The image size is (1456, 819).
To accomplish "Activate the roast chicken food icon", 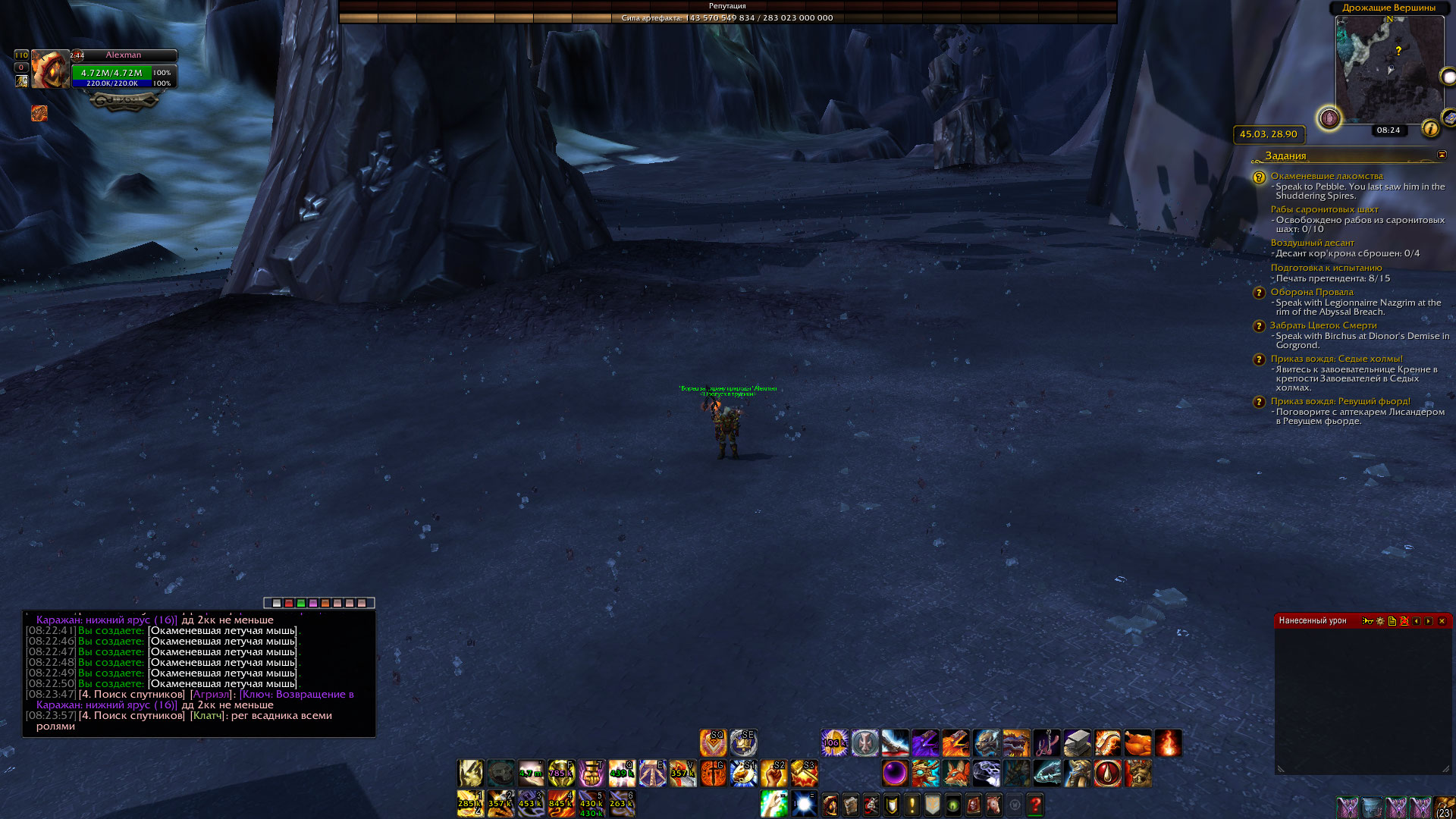I will pos(1137,743).
